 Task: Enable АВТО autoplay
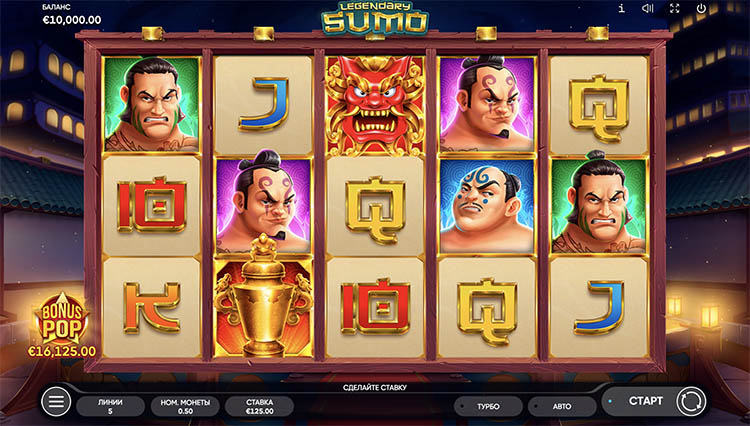(562, 406)
